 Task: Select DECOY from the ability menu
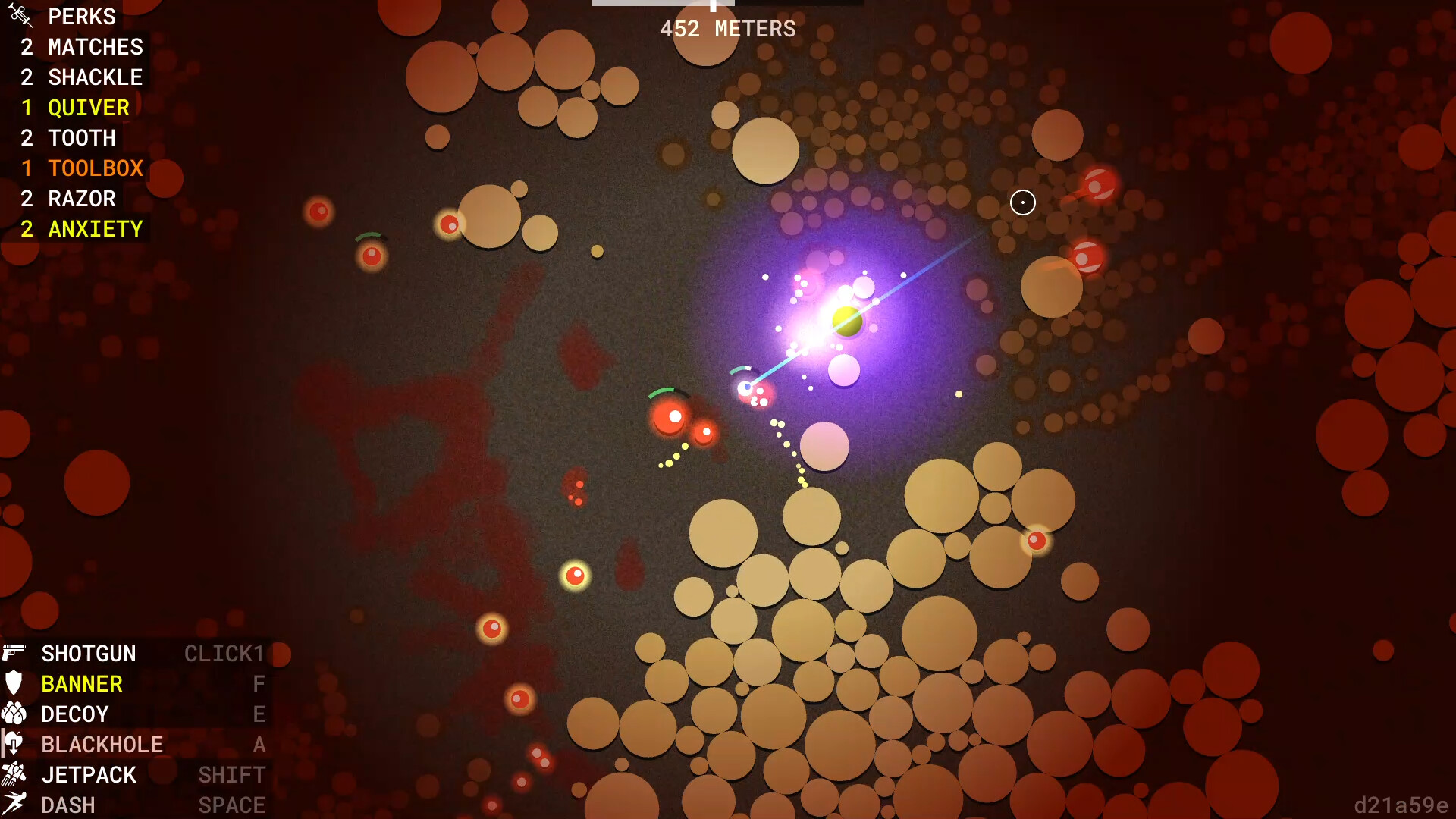75,714
